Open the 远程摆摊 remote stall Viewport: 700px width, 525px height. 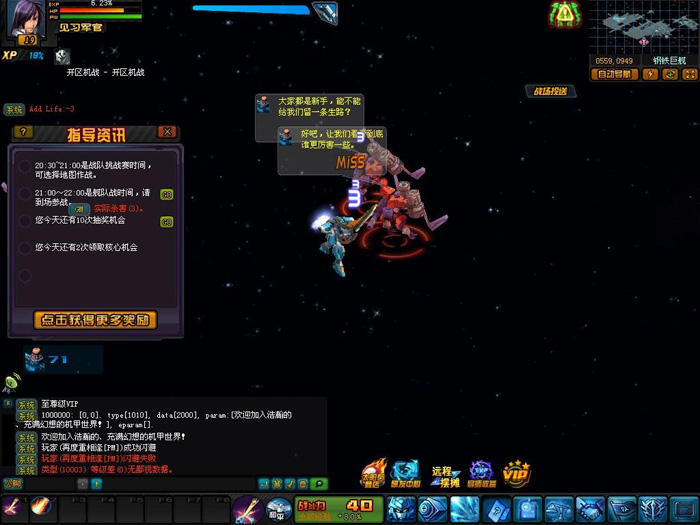(x=442, y=473)
